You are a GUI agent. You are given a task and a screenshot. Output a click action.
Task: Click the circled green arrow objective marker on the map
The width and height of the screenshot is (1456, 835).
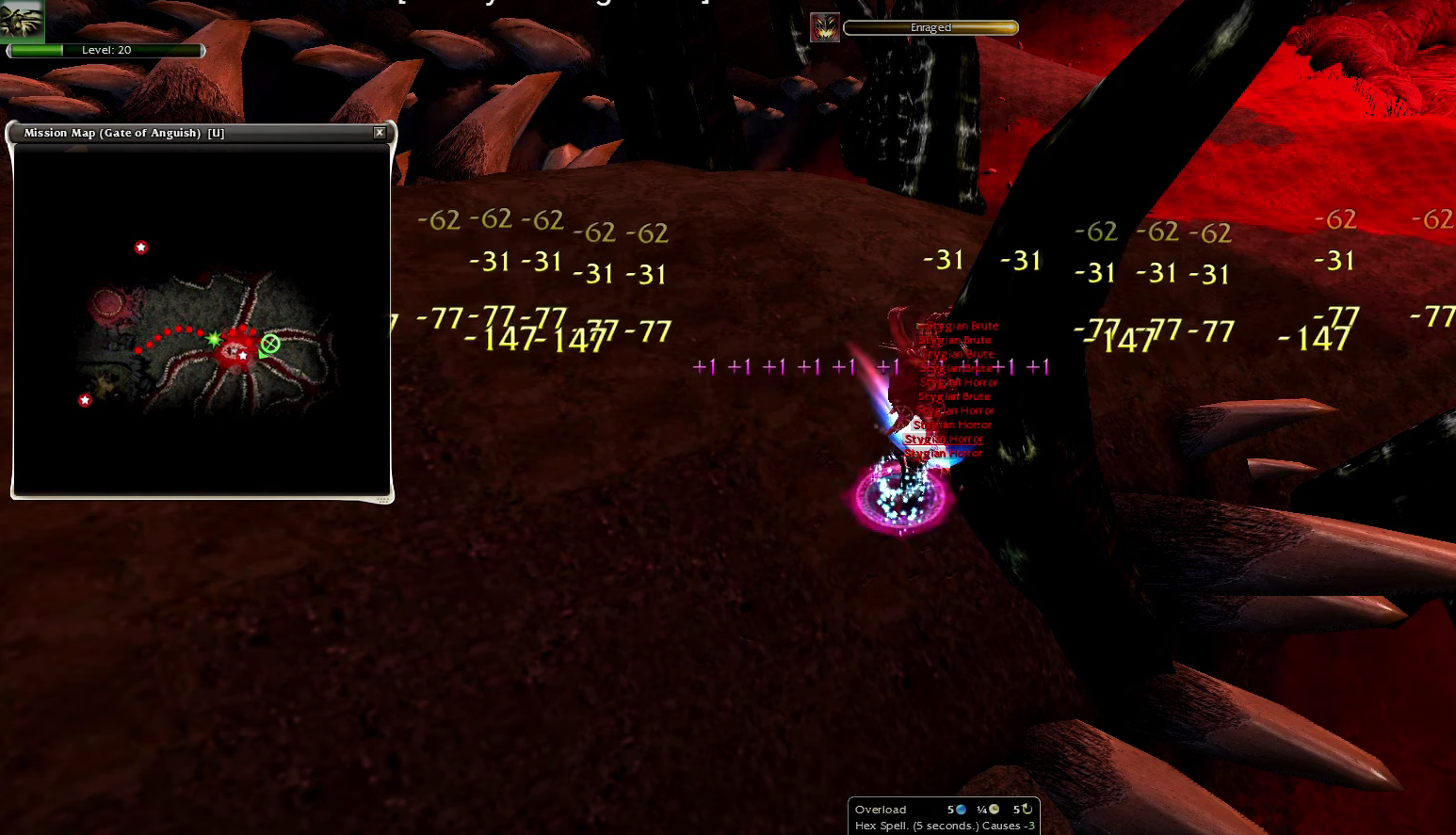tap(271, 345)
